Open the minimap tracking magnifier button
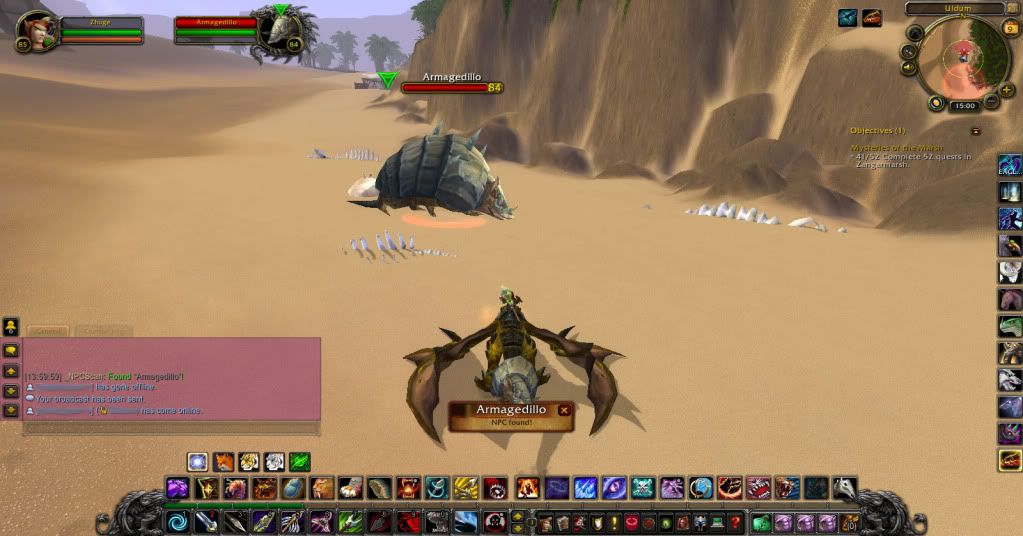 click(909, 51)
